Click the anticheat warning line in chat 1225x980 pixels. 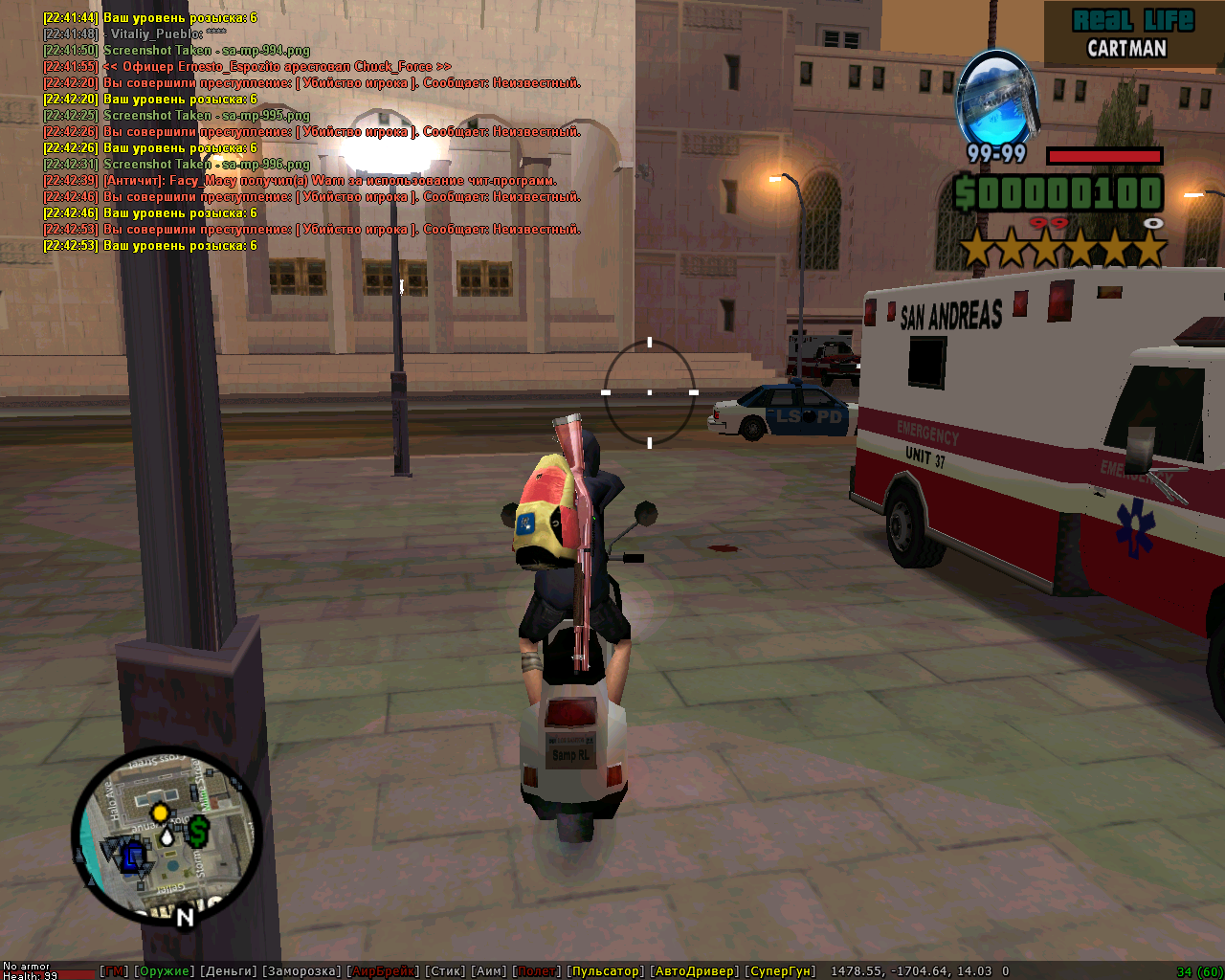tap(330, 181)
